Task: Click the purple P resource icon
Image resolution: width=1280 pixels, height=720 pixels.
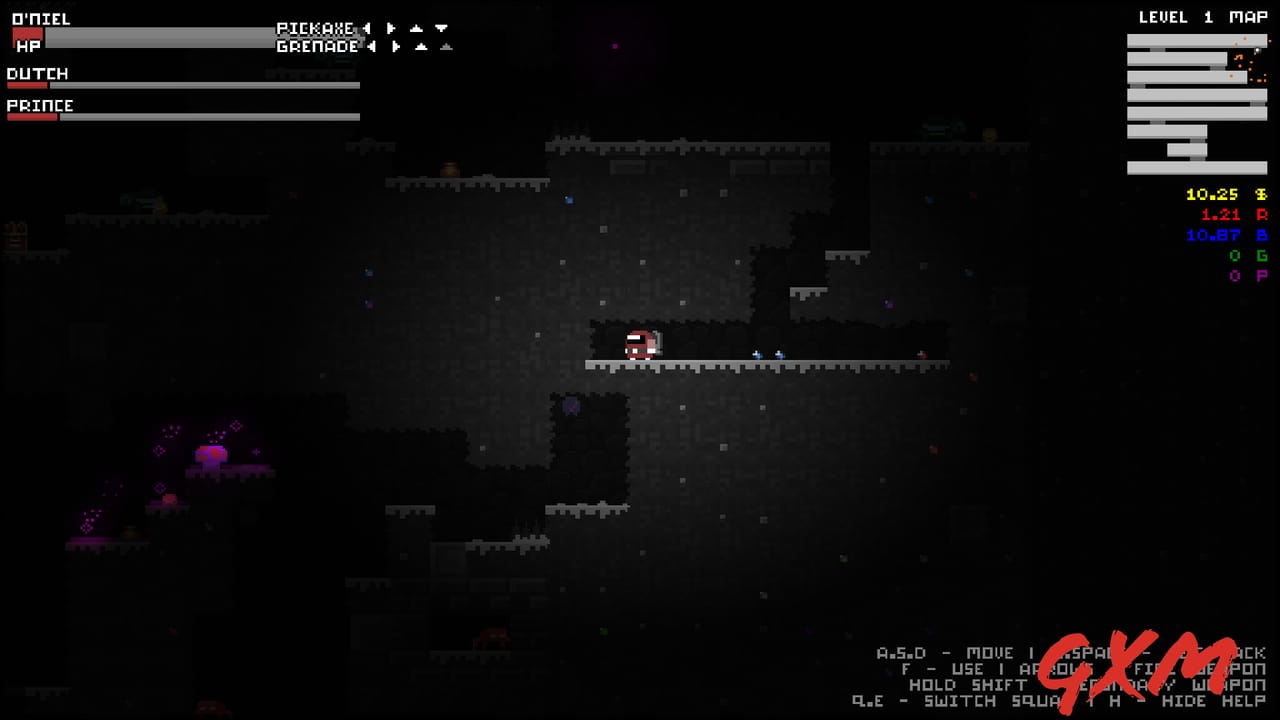Action: pos(1260,276)
